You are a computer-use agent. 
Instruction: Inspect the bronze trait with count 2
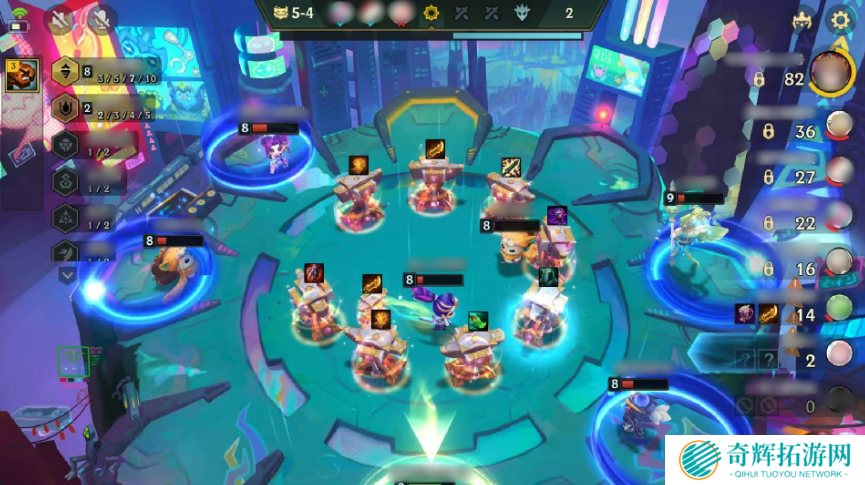tap(67, 108)
